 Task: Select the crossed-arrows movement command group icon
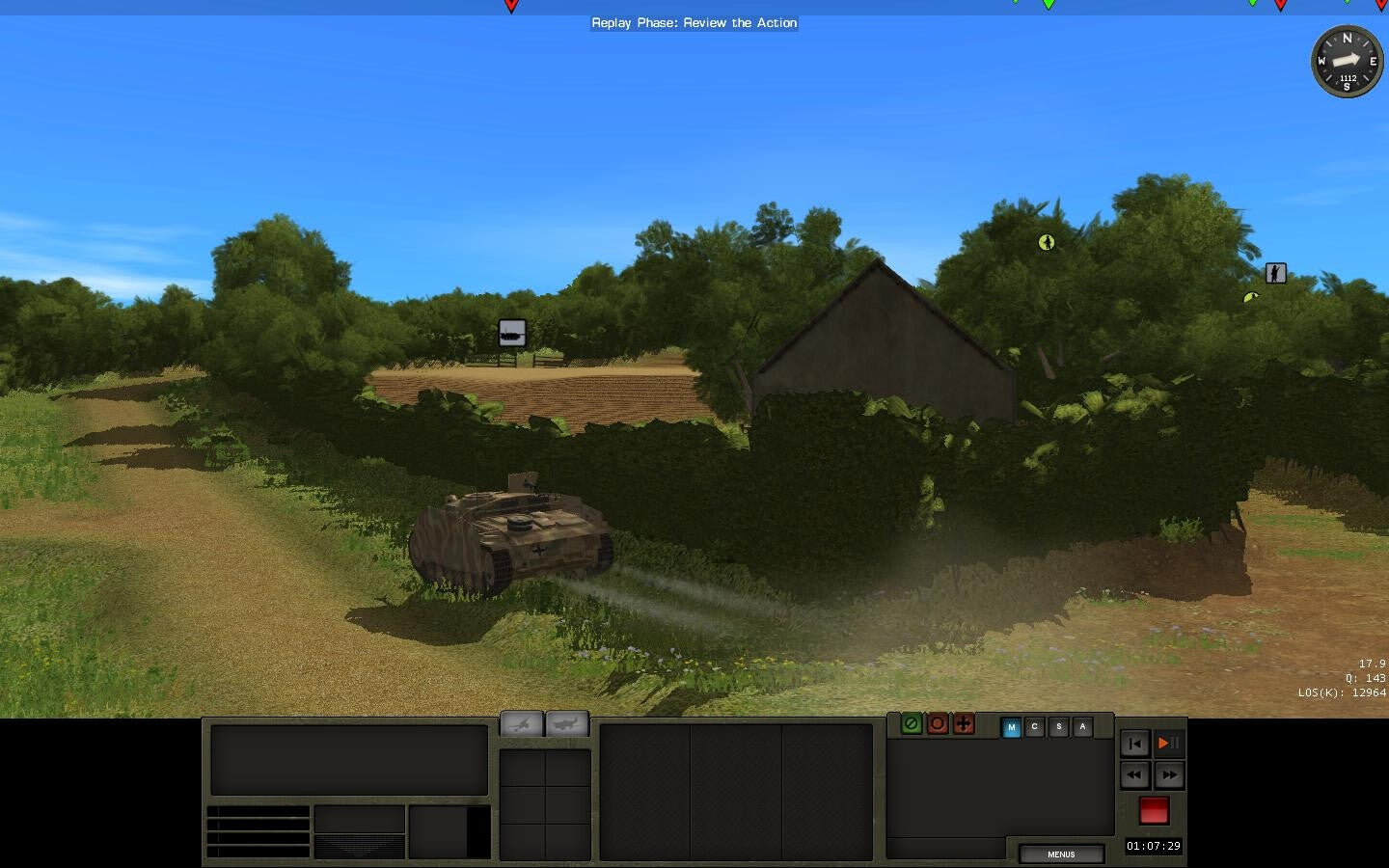pos(964,724)
